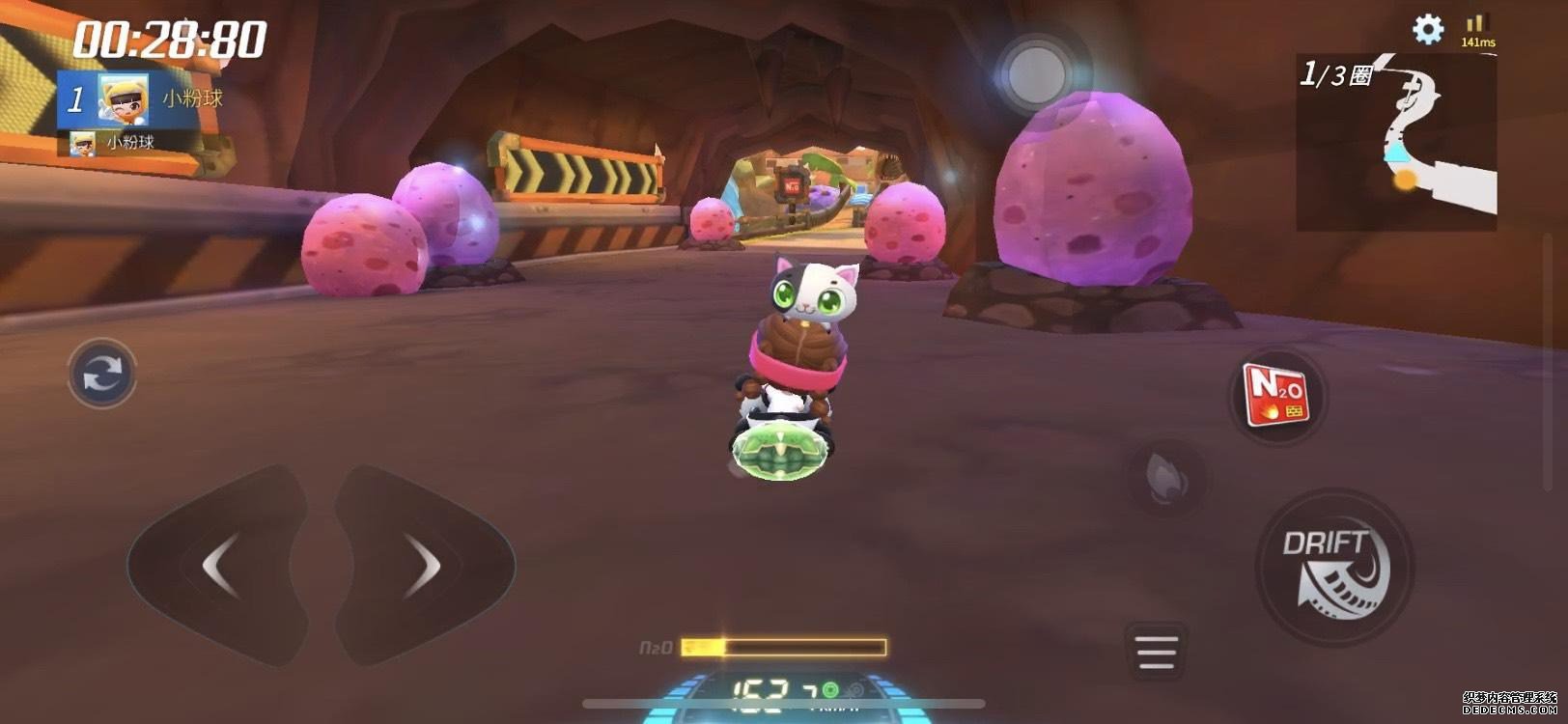Activate the N2O nitro boost

pyautogui.click(x=1276, y=396)
